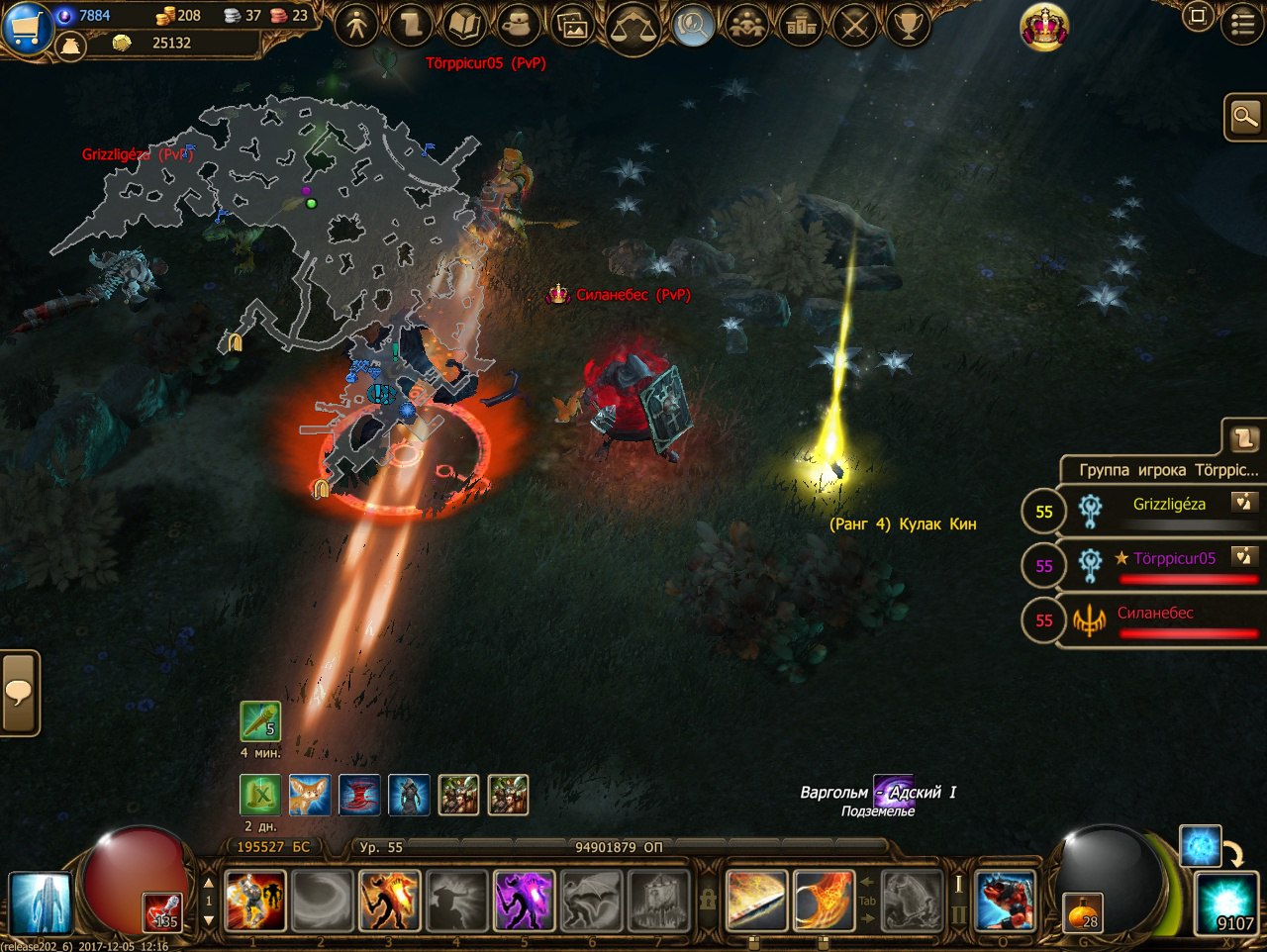Click the premium crown icon
Viewport: 1267px width, 952px height.
click(1044, 26)
